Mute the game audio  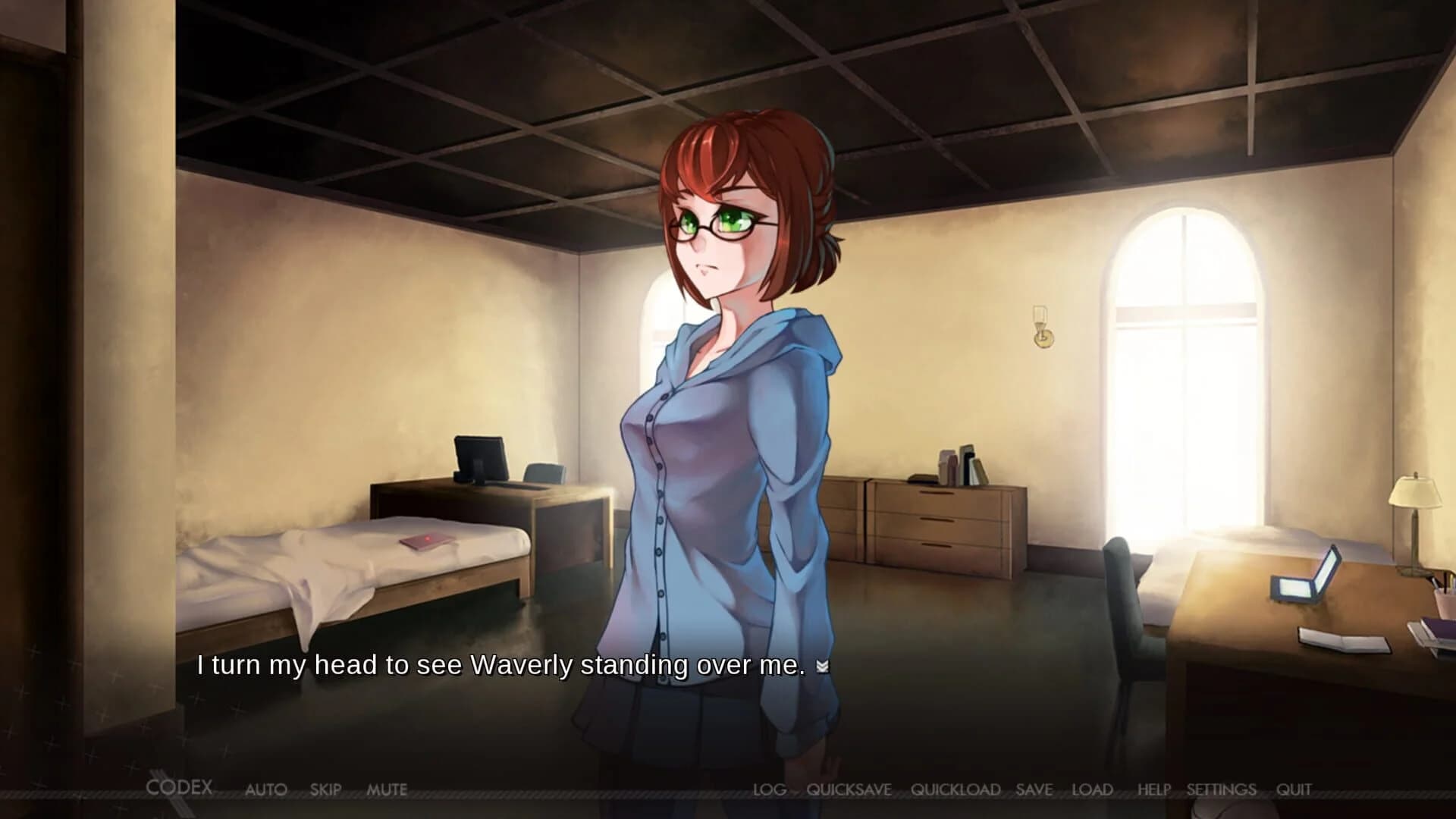coord(388,789)
